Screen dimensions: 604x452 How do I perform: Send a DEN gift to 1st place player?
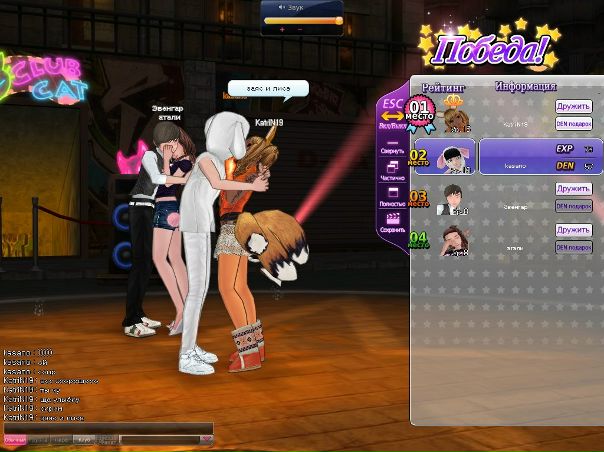click(x=574, y=123)
